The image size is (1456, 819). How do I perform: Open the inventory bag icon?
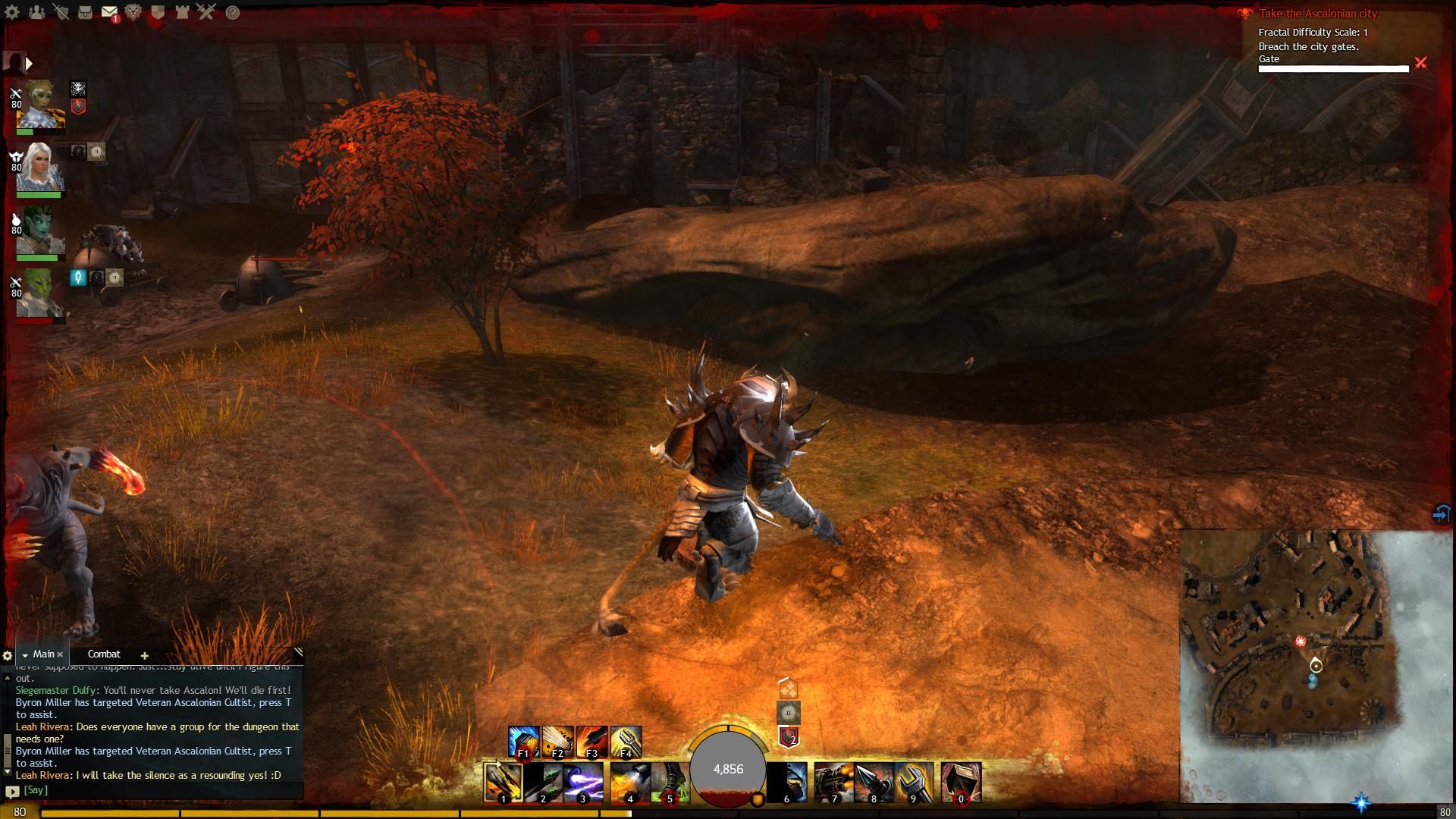coord(85,12)
